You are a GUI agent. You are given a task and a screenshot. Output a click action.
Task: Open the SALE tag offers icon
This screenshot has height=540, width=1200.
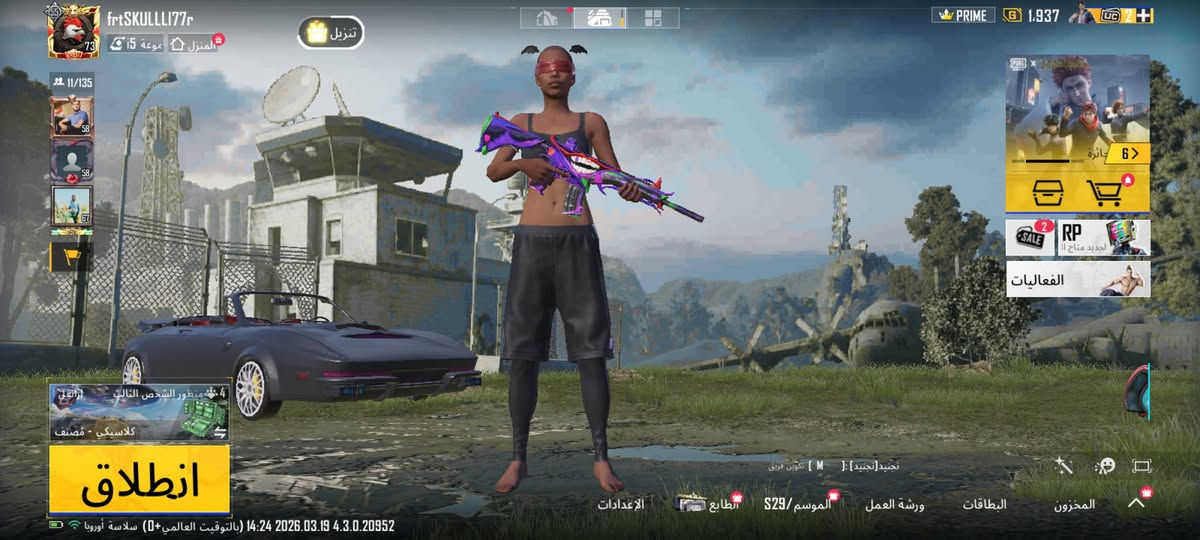(x=1029, y=238)
